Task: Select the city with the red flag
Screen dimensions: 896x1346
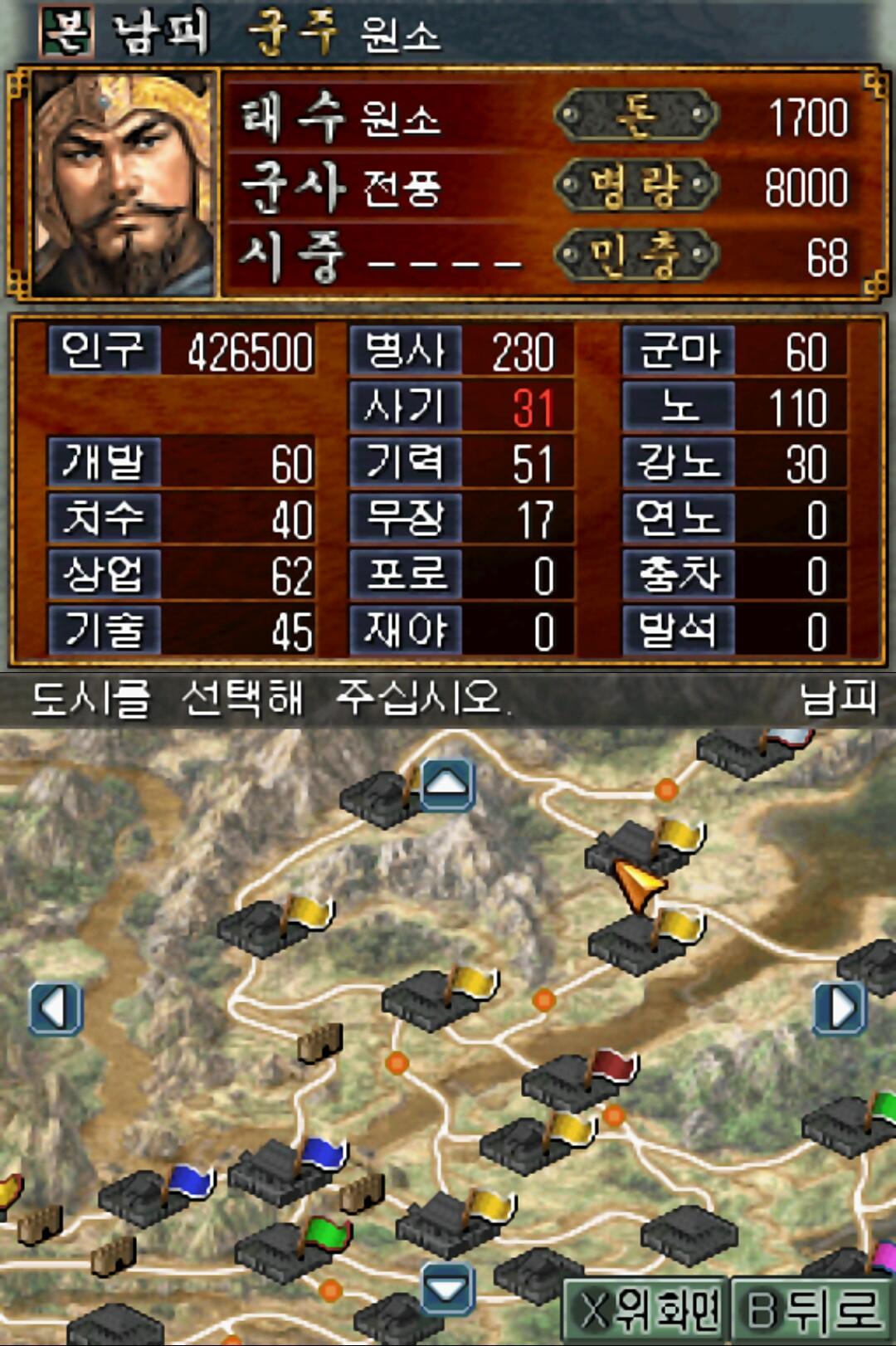Action: click(572, 1081)
